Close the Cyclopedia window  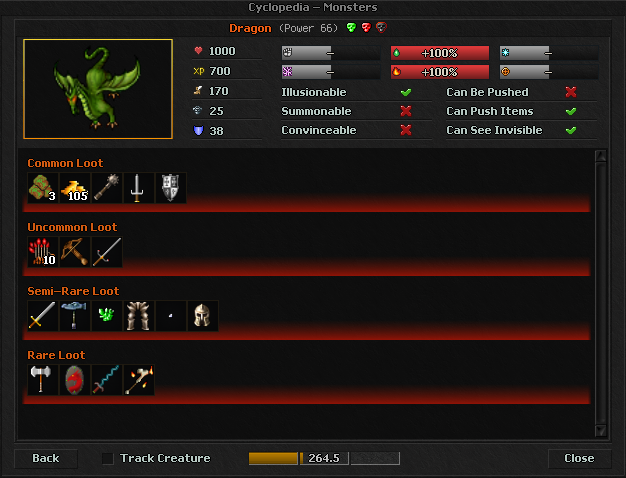coord(579,458)
